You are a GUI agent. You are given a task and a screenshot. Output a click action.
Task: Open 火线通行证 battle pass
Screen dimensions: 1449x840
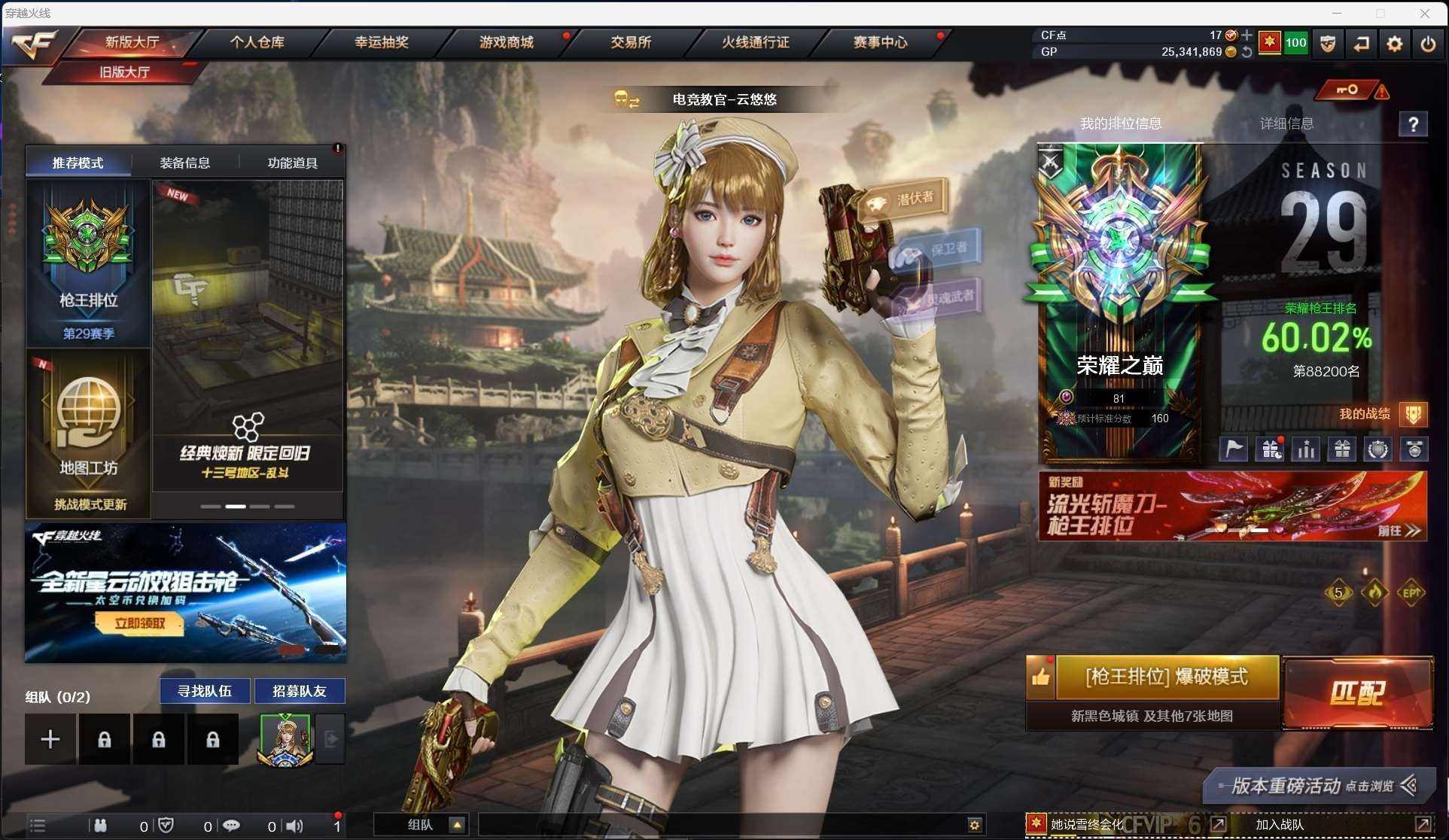[755, 42]
